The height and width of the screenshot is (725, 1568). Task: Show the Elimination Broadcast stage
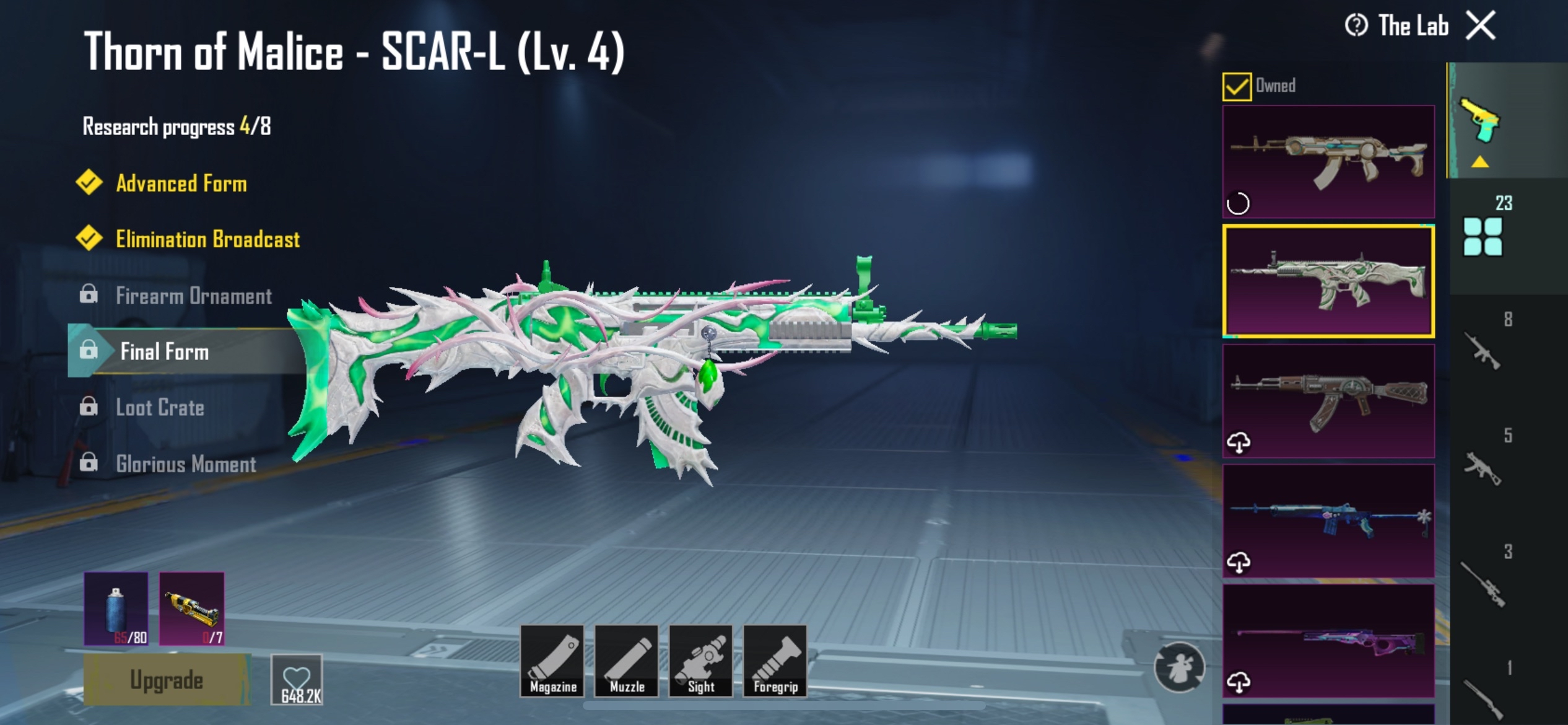point(207,239)
